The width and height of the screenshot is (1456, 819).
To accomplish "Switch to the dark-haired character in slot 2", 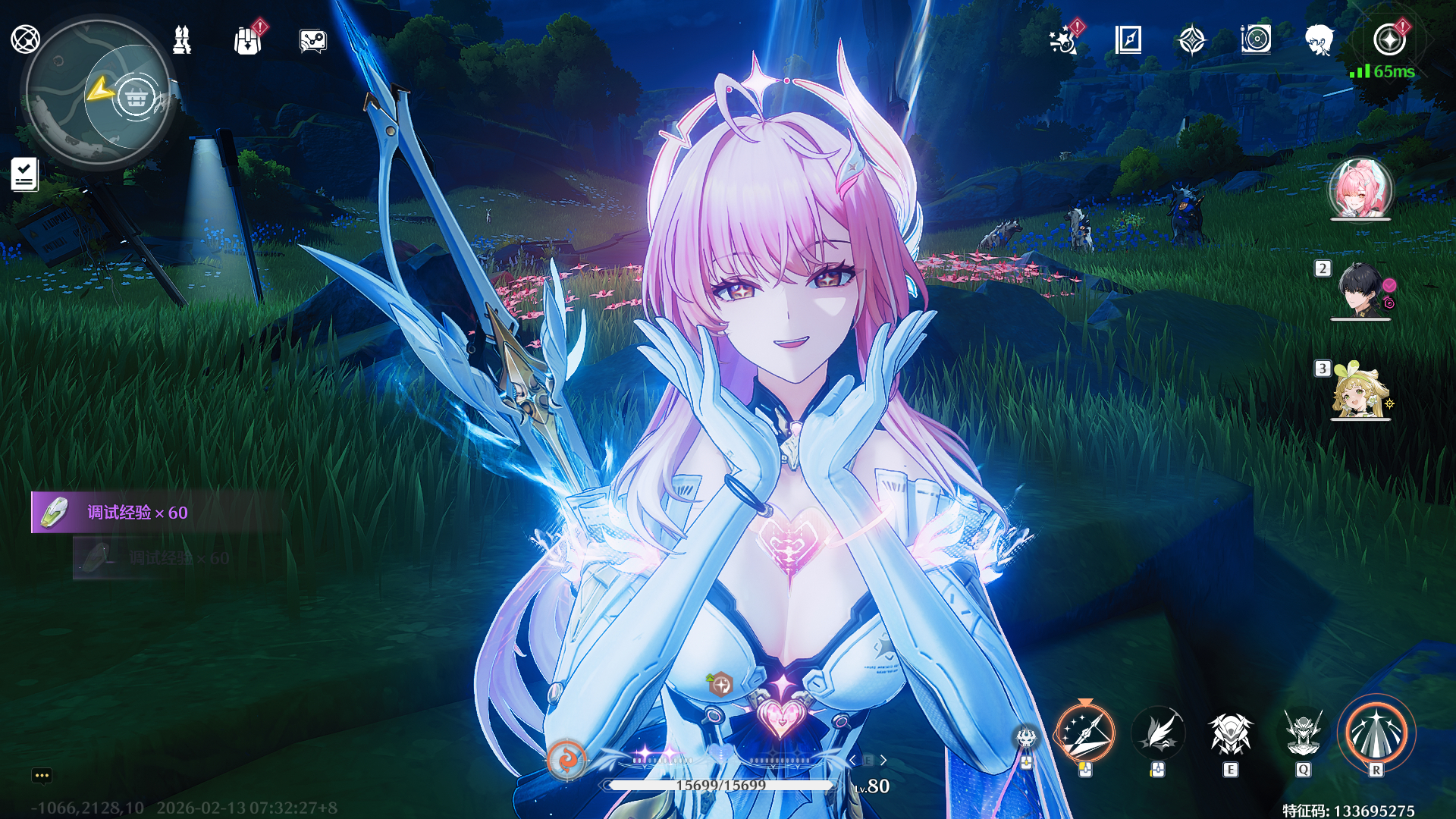I will click(x=1360, y=289).
